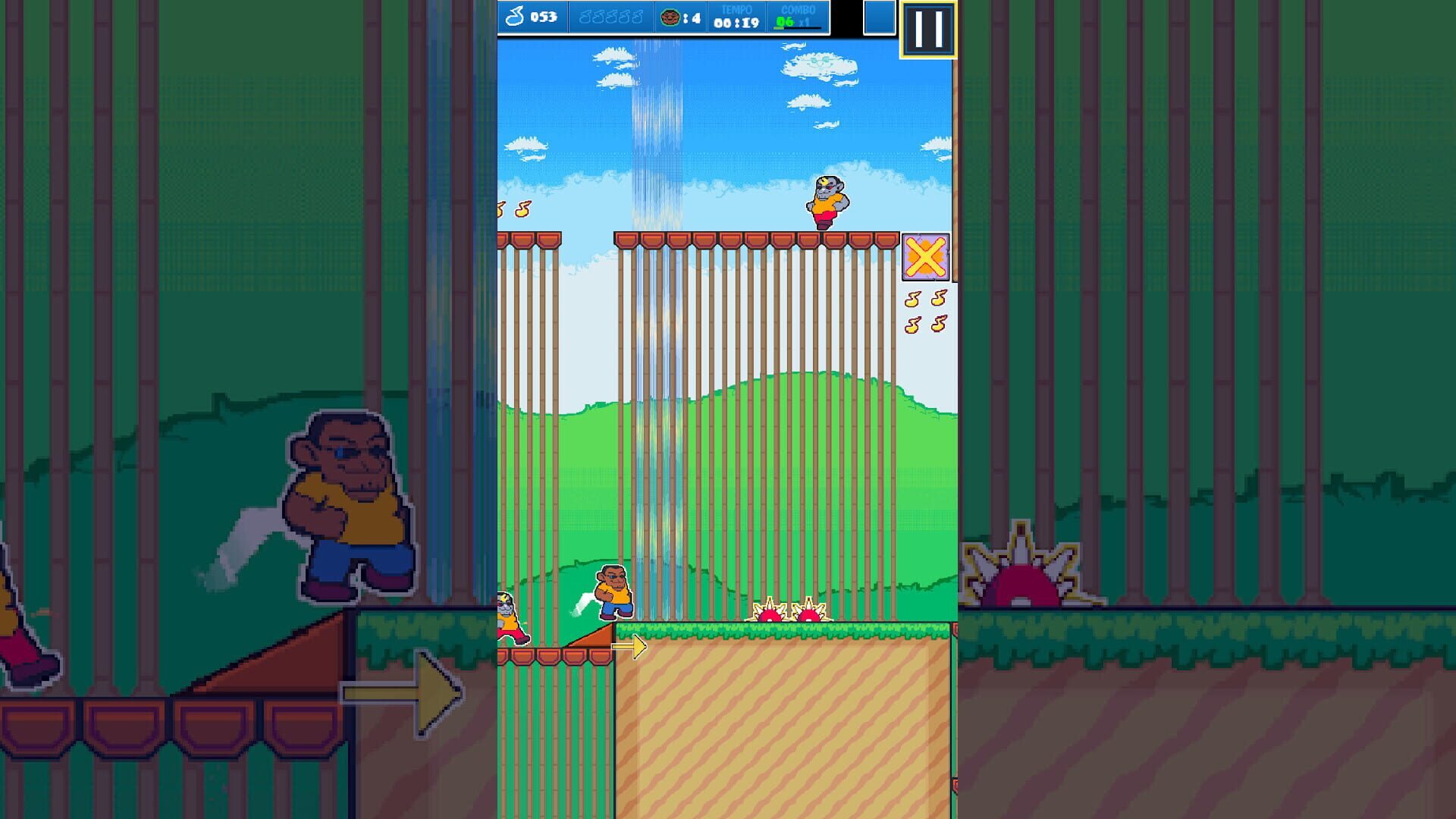Image resolution: width=1456 pixels, height=819 pixels.
Task: Pause the game using the pause icon
Action: point(927,30)
